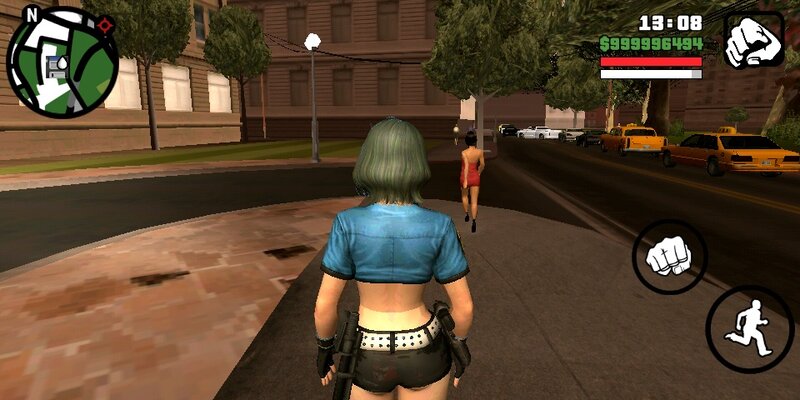The width and height of the screenshot is (800, 400).
Task: Open the circular radar minimap
Action: (x=62, y=62)
